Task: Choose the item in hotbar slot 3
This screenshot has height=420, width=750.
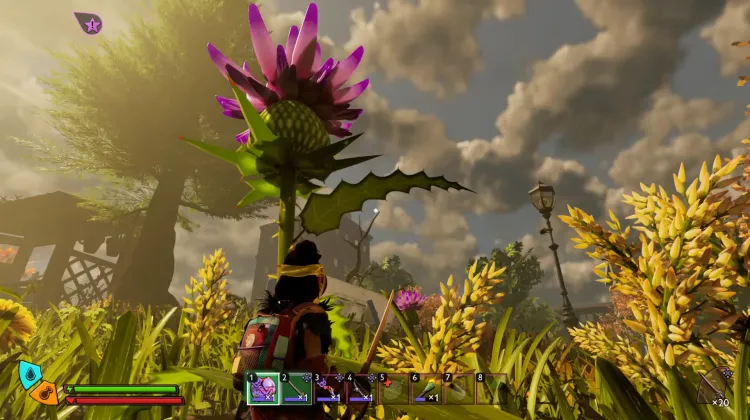Action: pyautogui.click(x=329, y=389)
